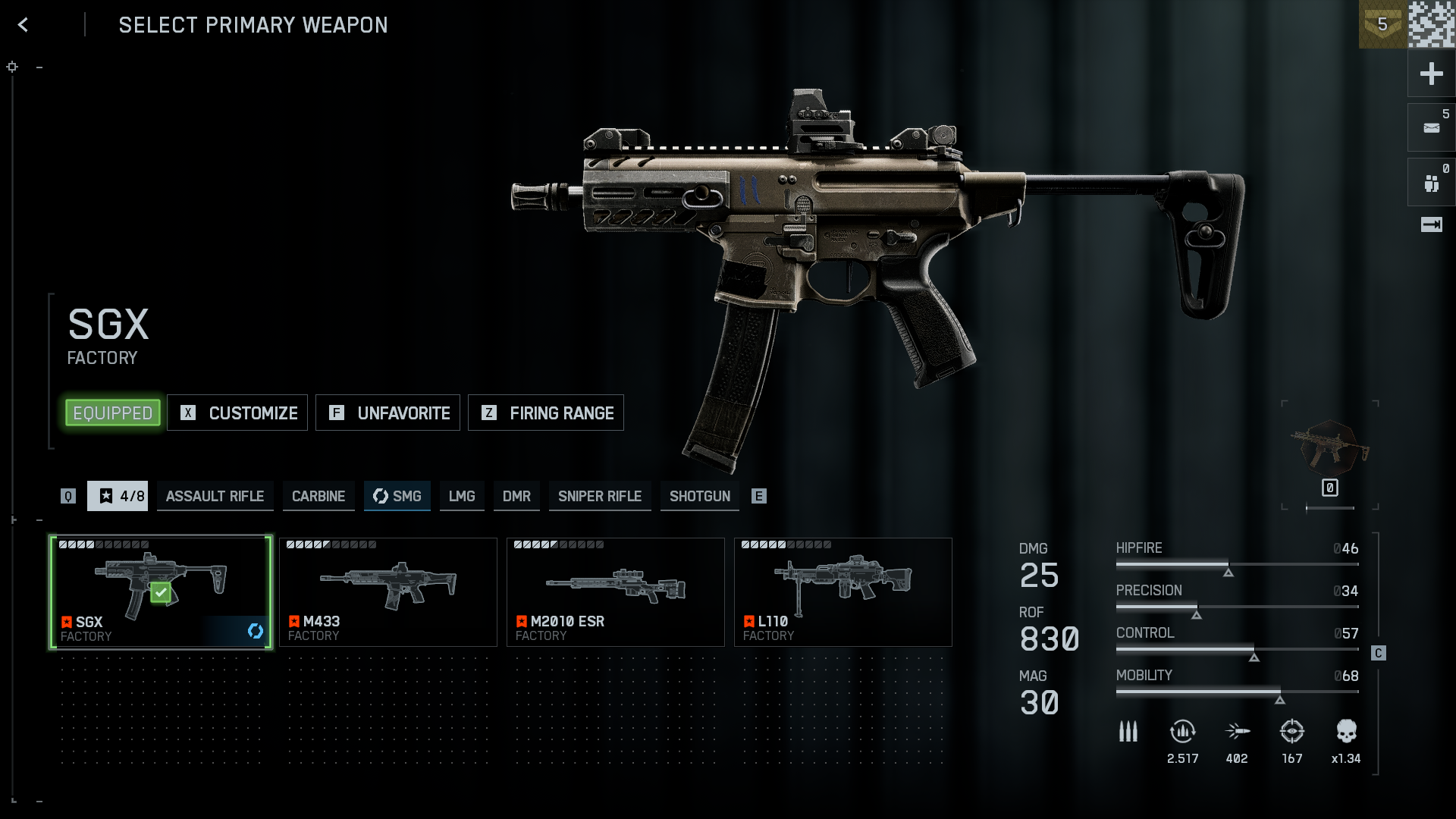Open the LMG weapon category

click(462, 496)
